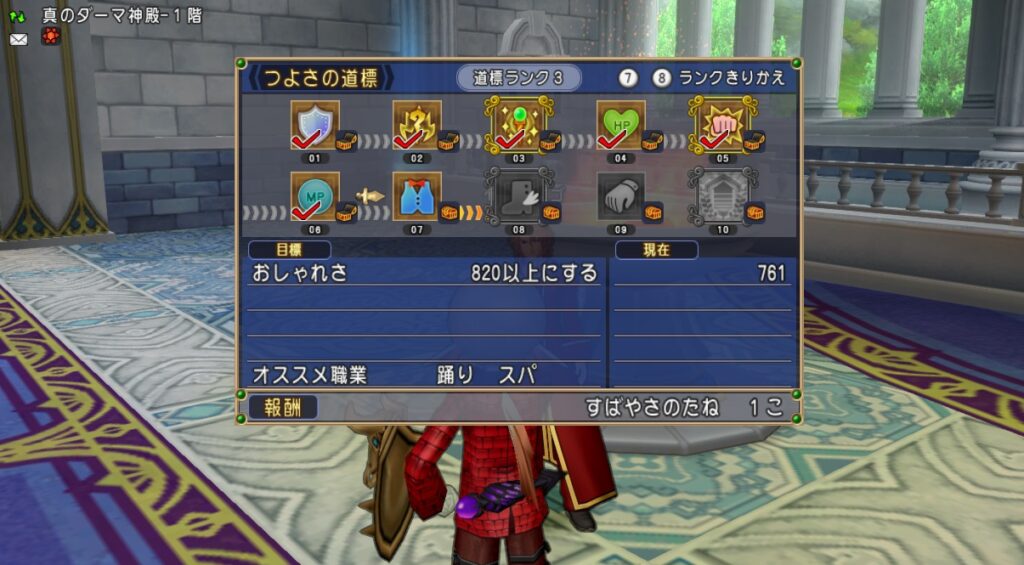Select the MP orb milestone 06
This screenshot has width=1024, height=565.
point(314,196)
